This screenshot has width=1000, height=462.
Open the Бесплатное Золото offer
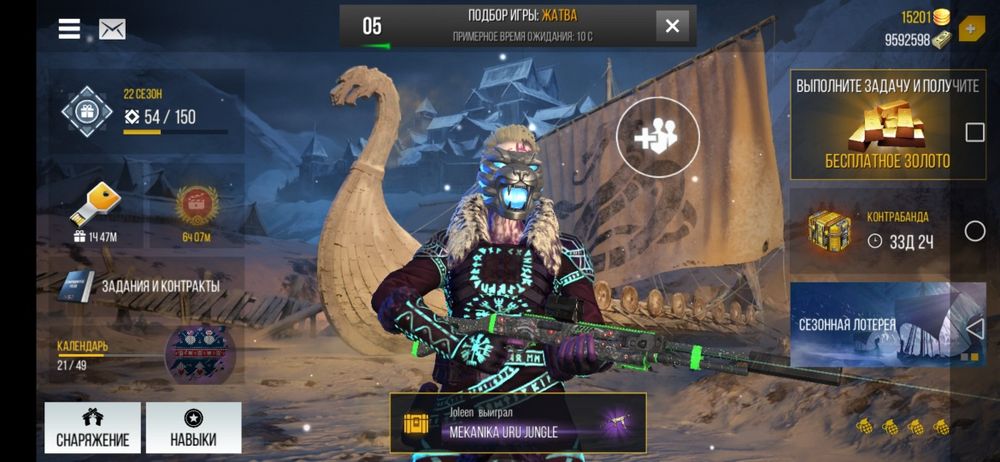click(886, 124)
